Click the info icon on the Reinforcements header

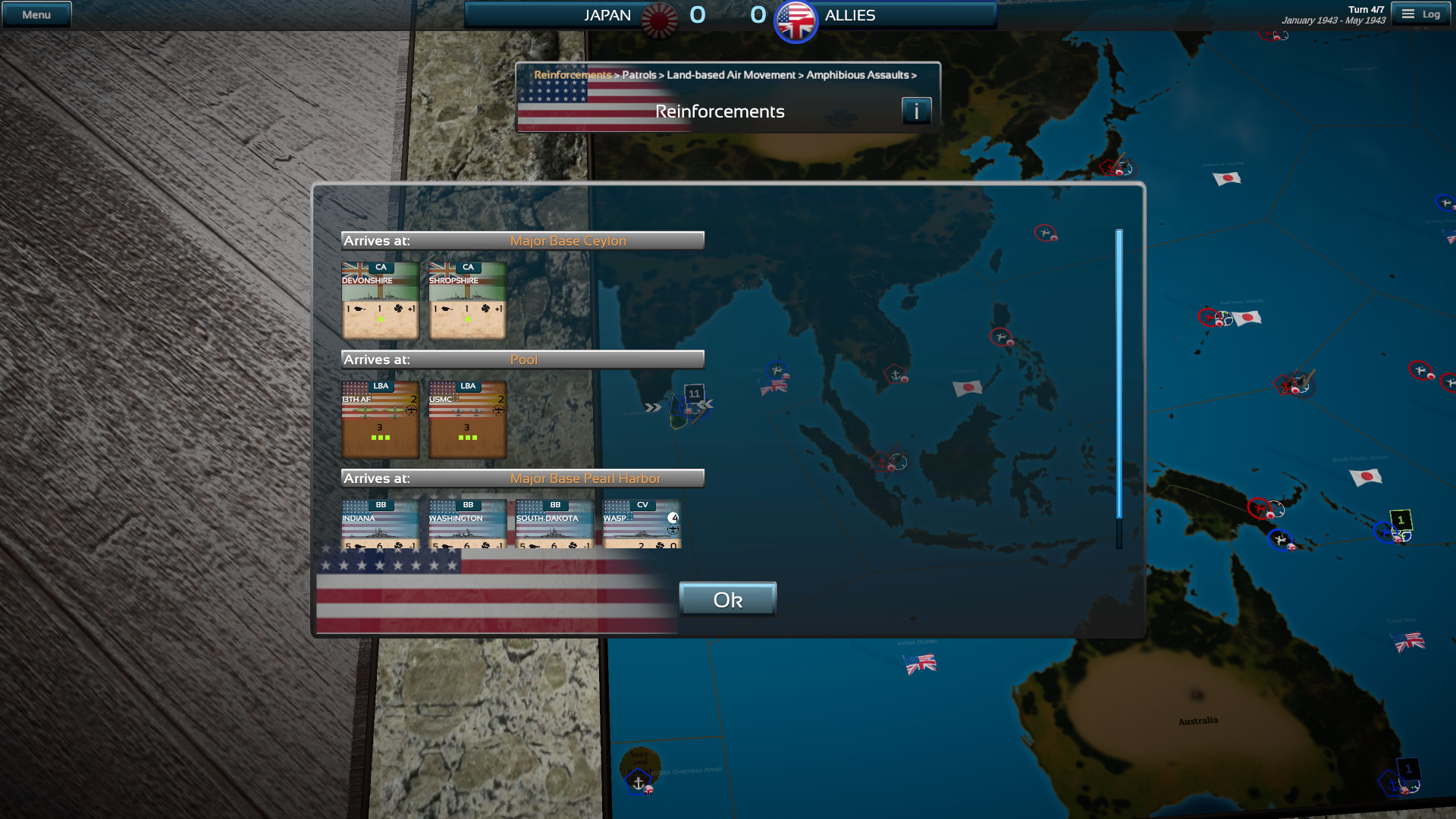pos(917,110)
